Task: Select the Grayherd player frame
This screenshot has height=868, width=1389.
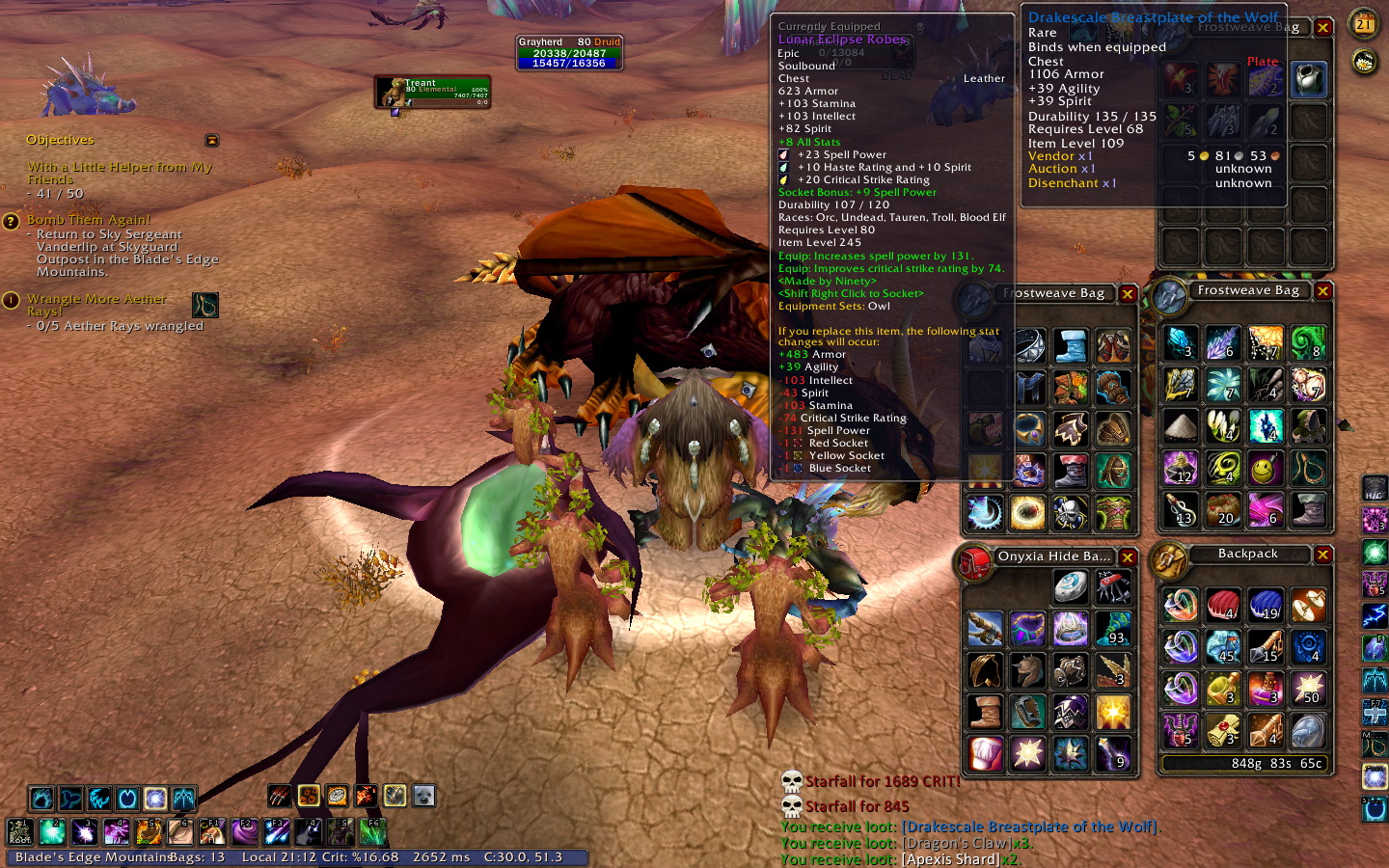Action: [569, 53]
